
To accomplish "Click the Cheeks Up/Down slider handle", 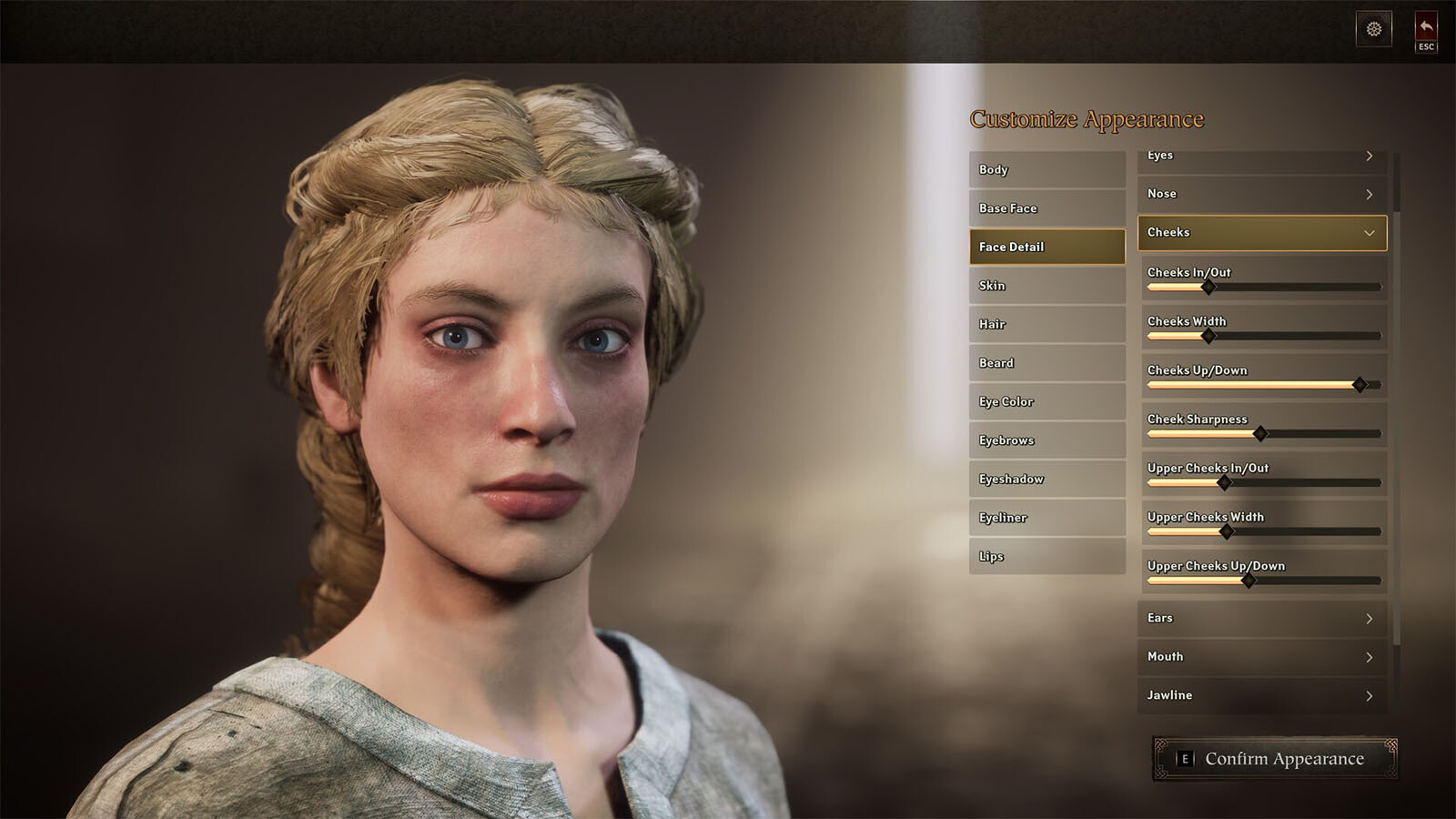I will point(1360,385).
